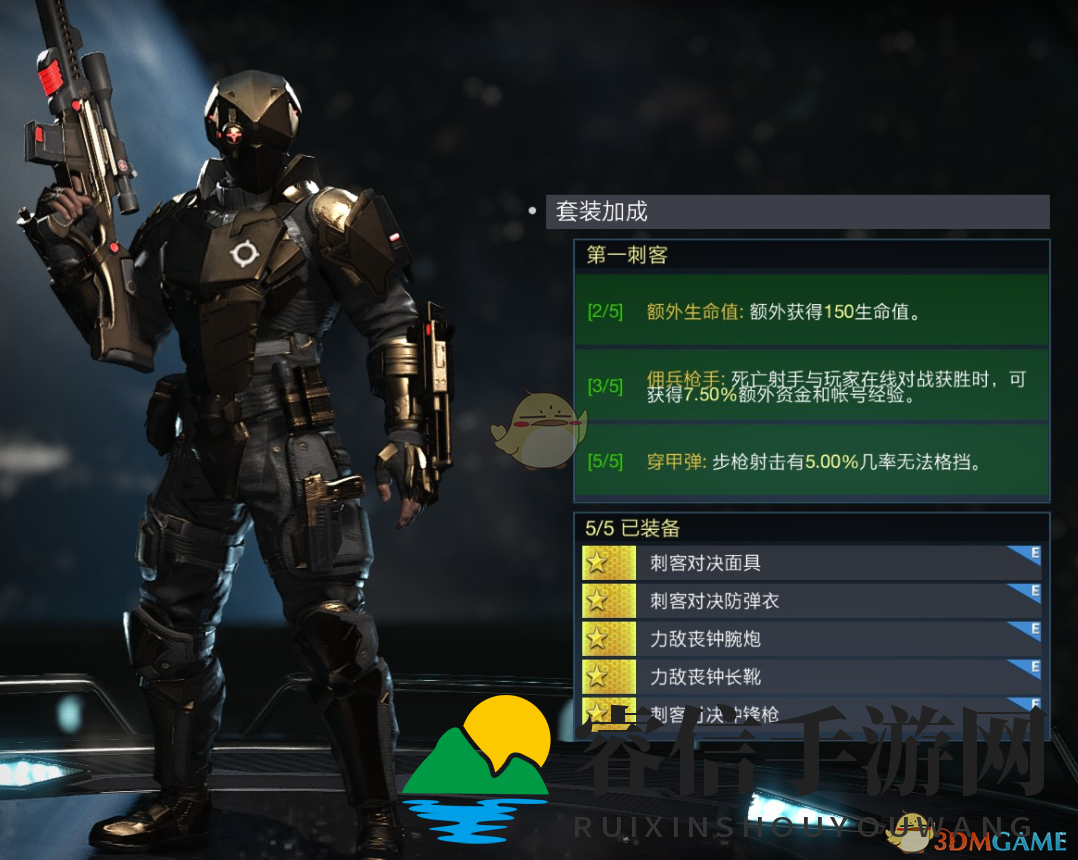Choose the 刺客对决防弹衣 gear row
Screen dimensions: 1078x860
[811, 601]
